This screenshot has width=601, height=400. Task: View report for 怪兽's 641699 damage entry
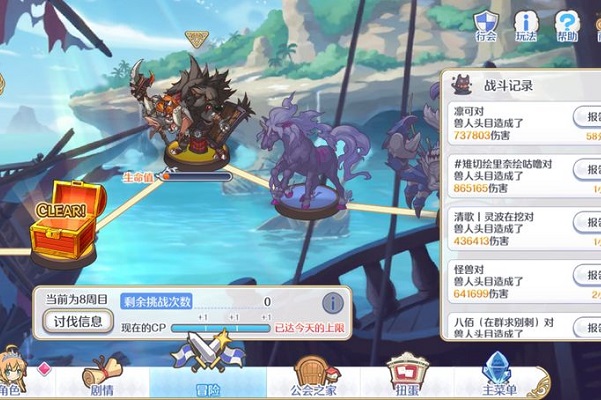[x=588, y=276]
